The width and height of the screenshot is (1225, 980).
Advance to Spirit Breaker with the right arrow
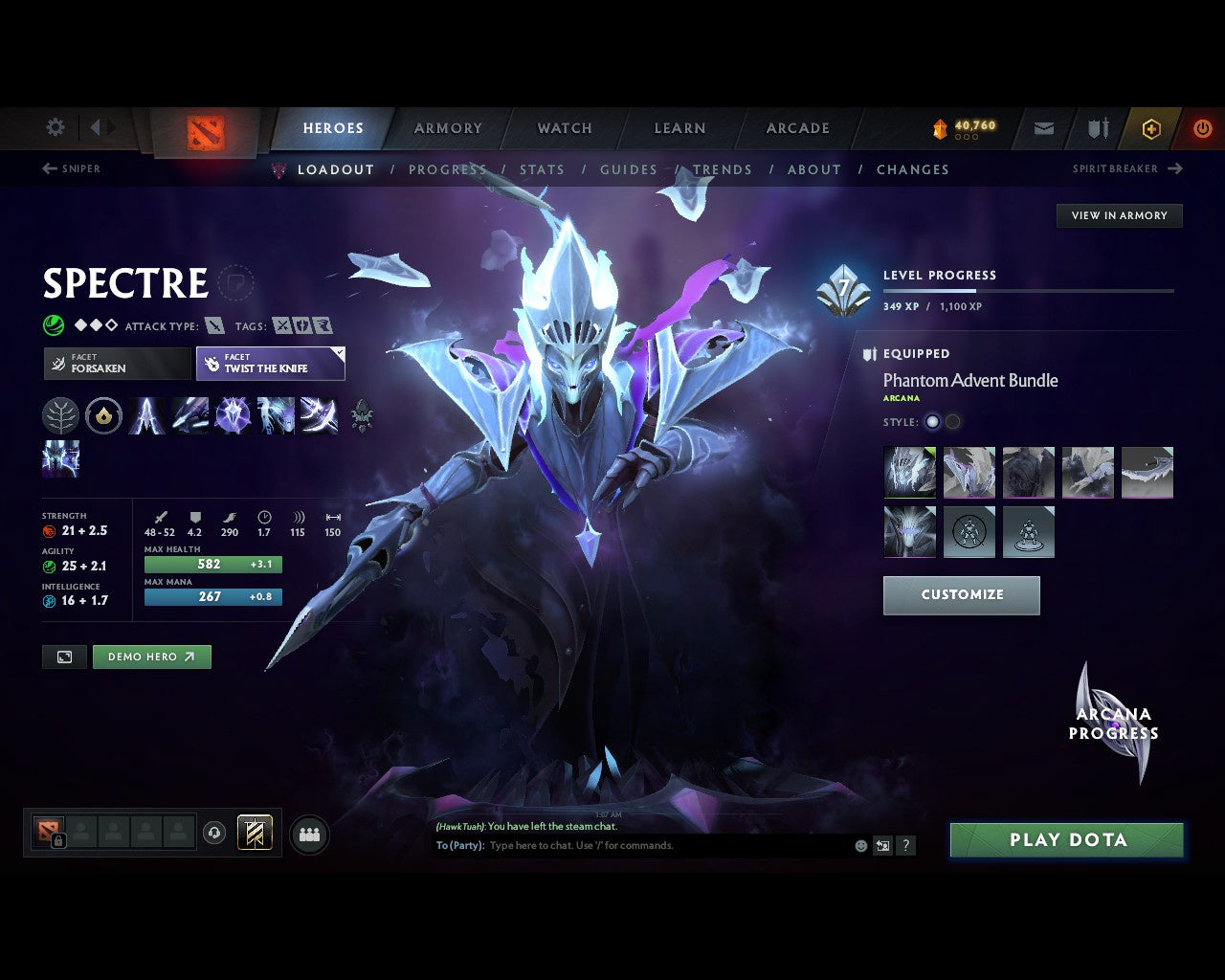1176,168
